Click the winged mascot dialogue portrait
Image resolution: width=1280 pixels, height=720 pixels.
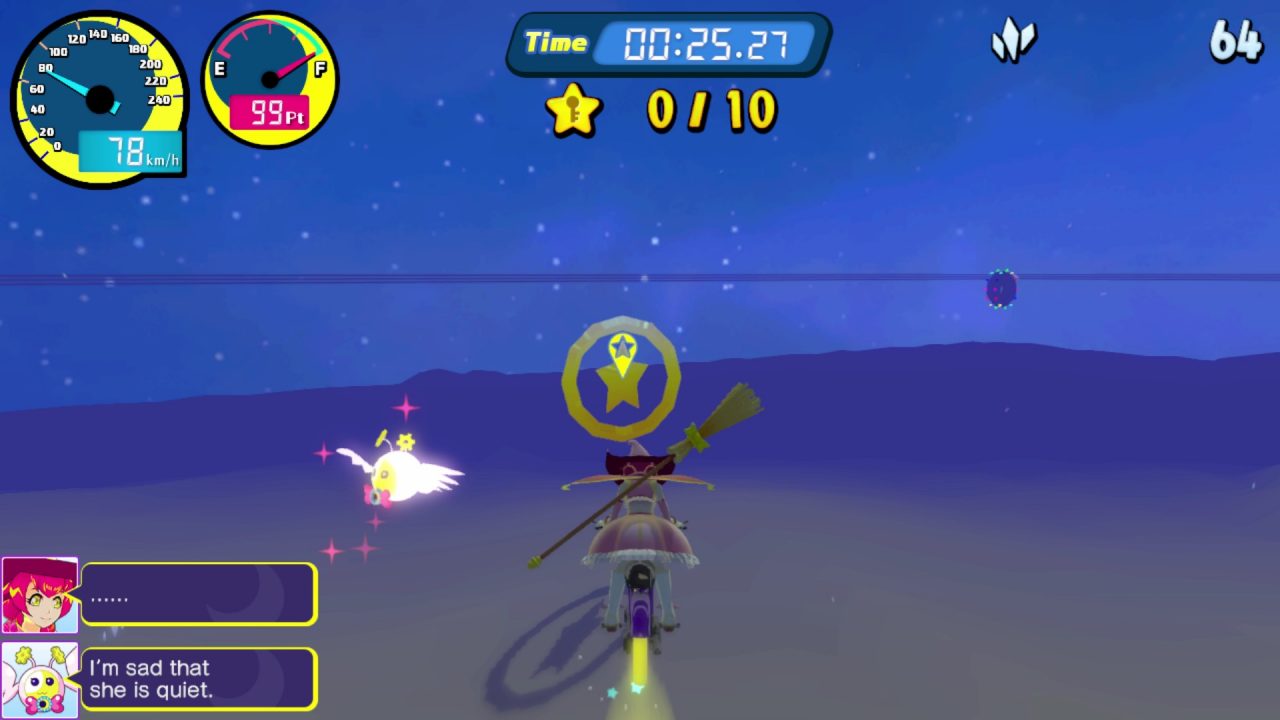point(39,680)
